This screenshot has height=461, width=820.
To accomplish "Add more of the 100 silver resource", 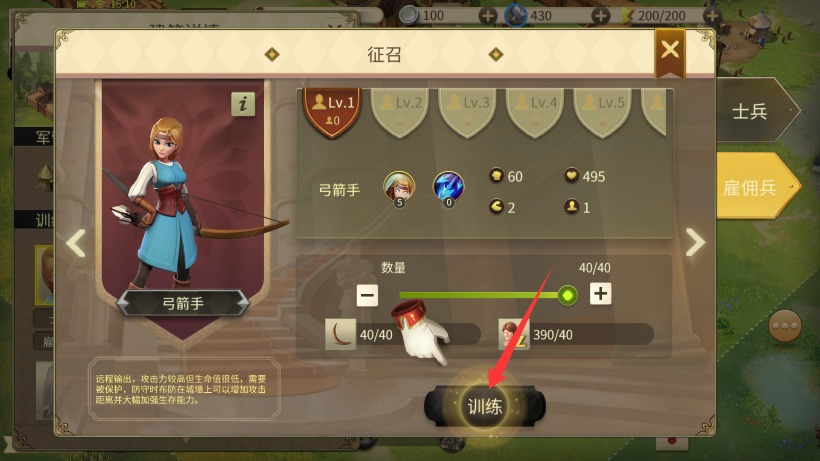I will [488, 16].
